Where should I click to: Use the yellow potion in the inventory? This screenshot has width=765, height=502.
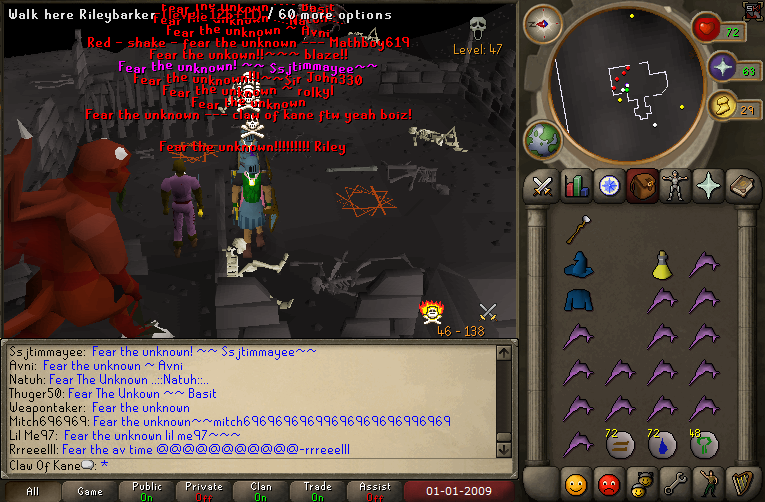coord(661,264)
